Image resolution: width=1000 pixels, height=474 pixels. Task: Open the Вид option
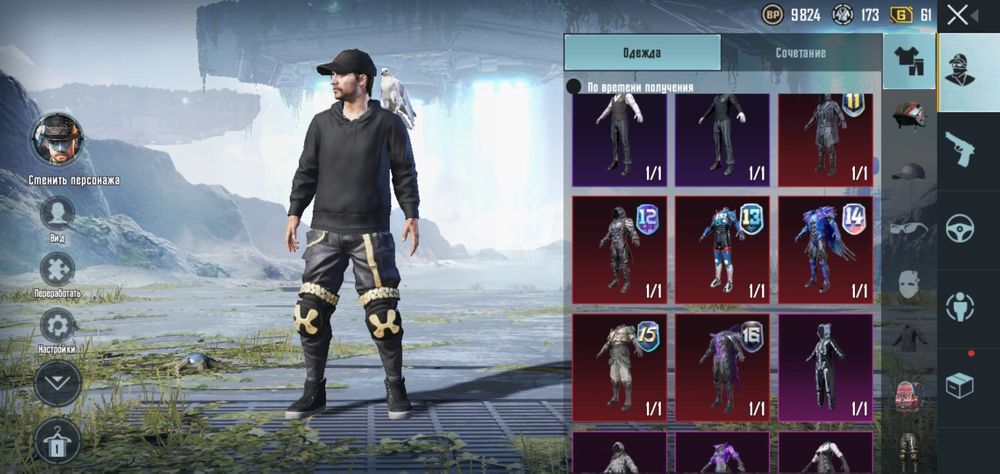pyautogui.click(x=58, y=213)
